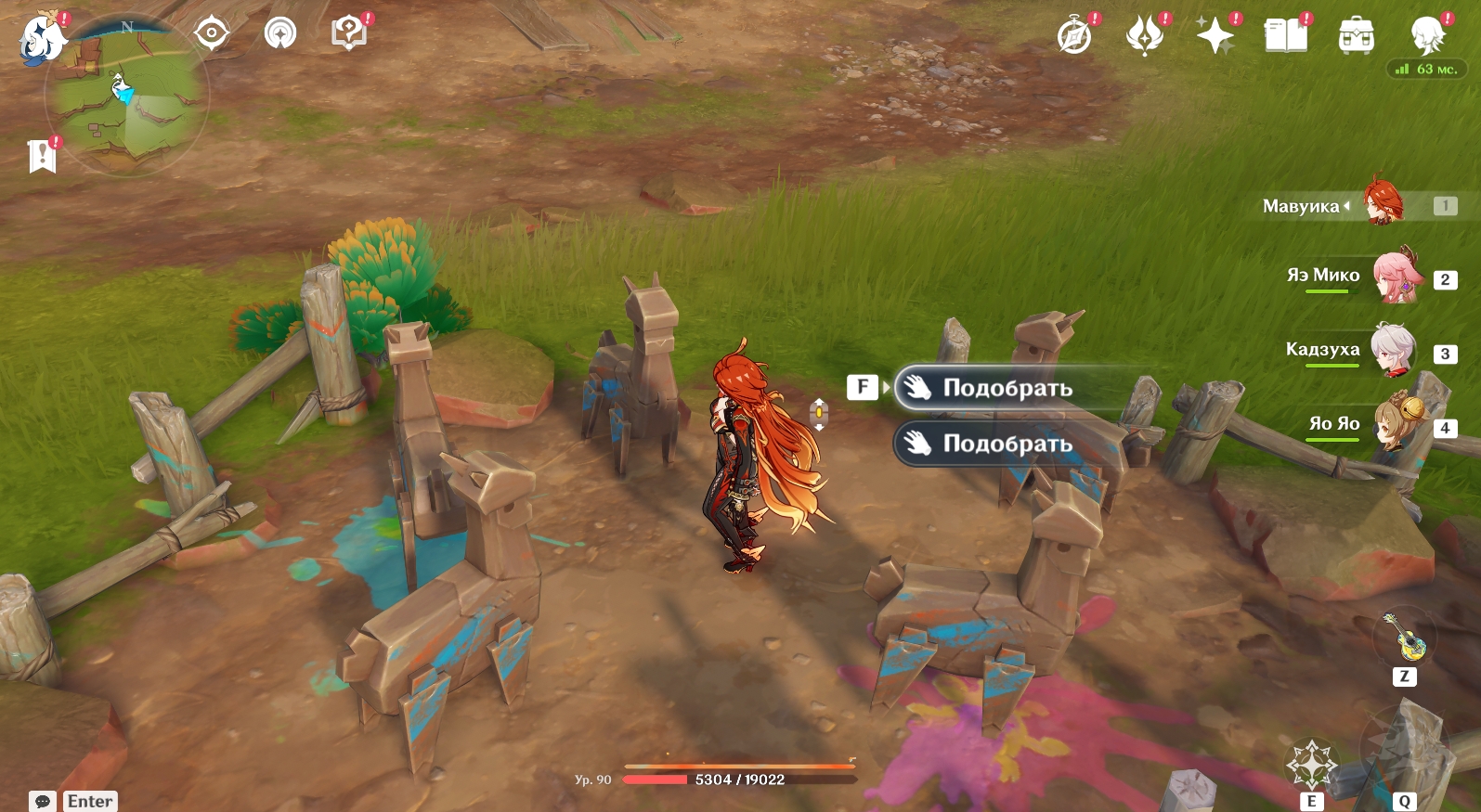Use the guitar gadget icon

(x=1404, y=638)
